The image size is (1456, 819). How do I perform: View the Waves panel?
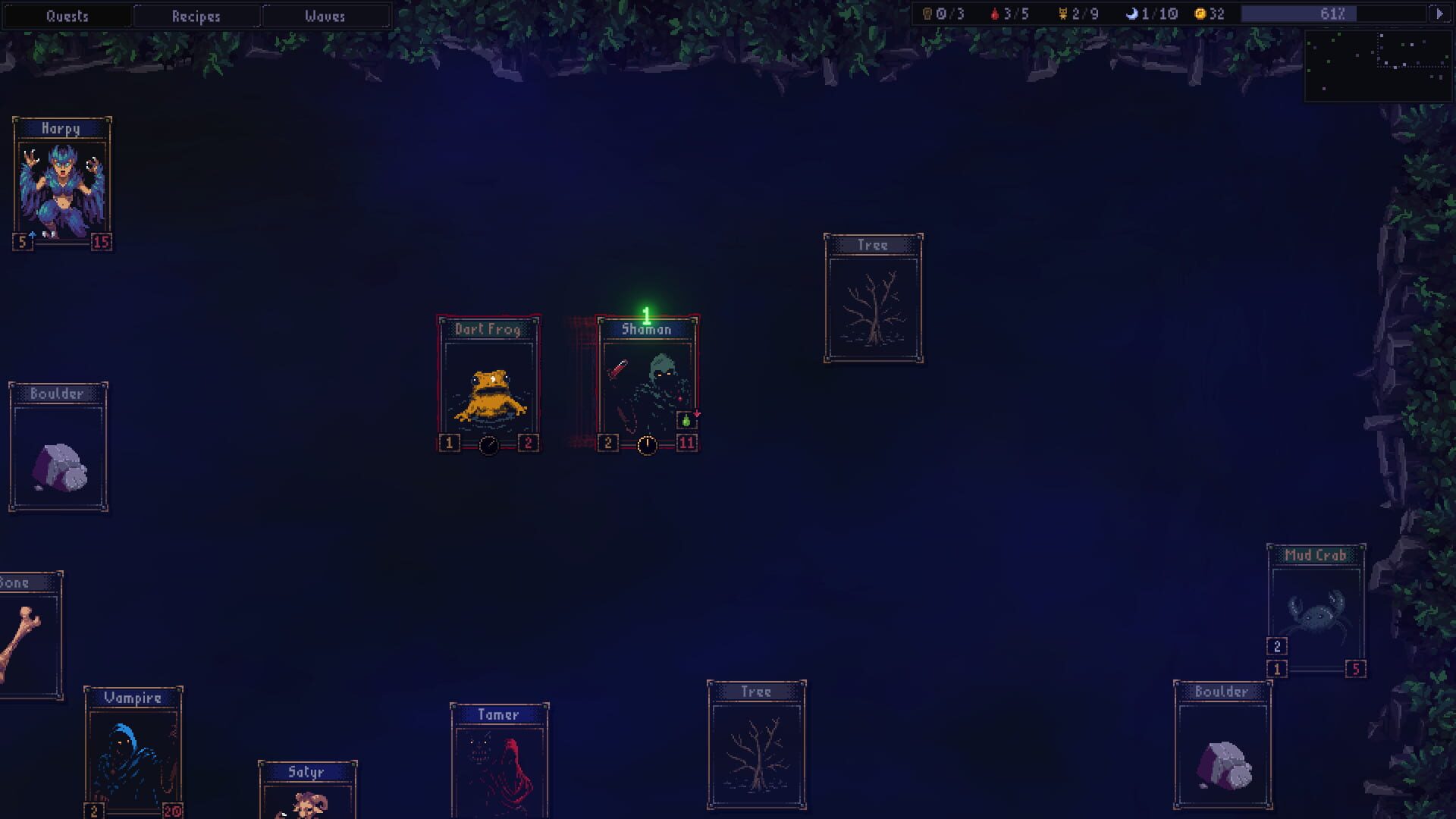tap(326, 16)
